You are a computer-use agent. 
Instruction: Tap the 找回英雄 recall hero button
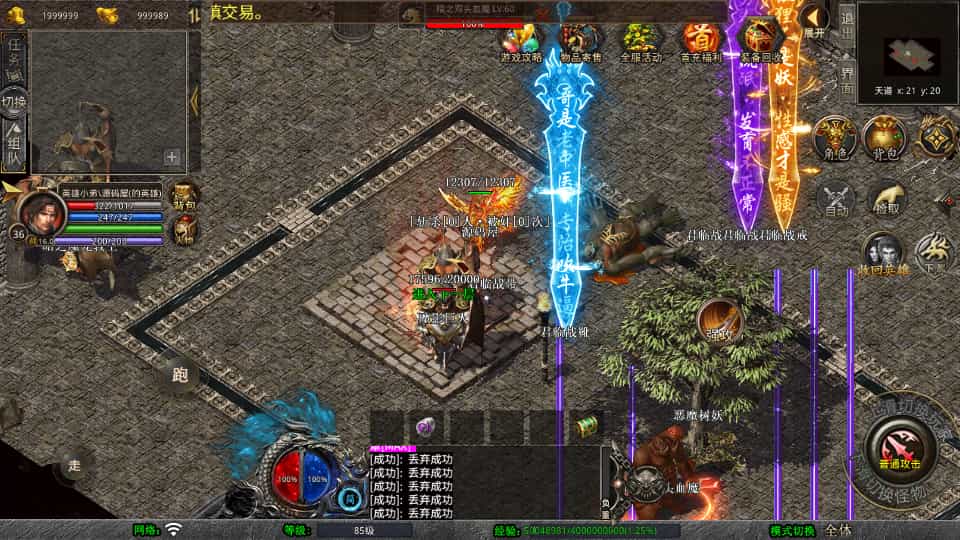(882, 251)
